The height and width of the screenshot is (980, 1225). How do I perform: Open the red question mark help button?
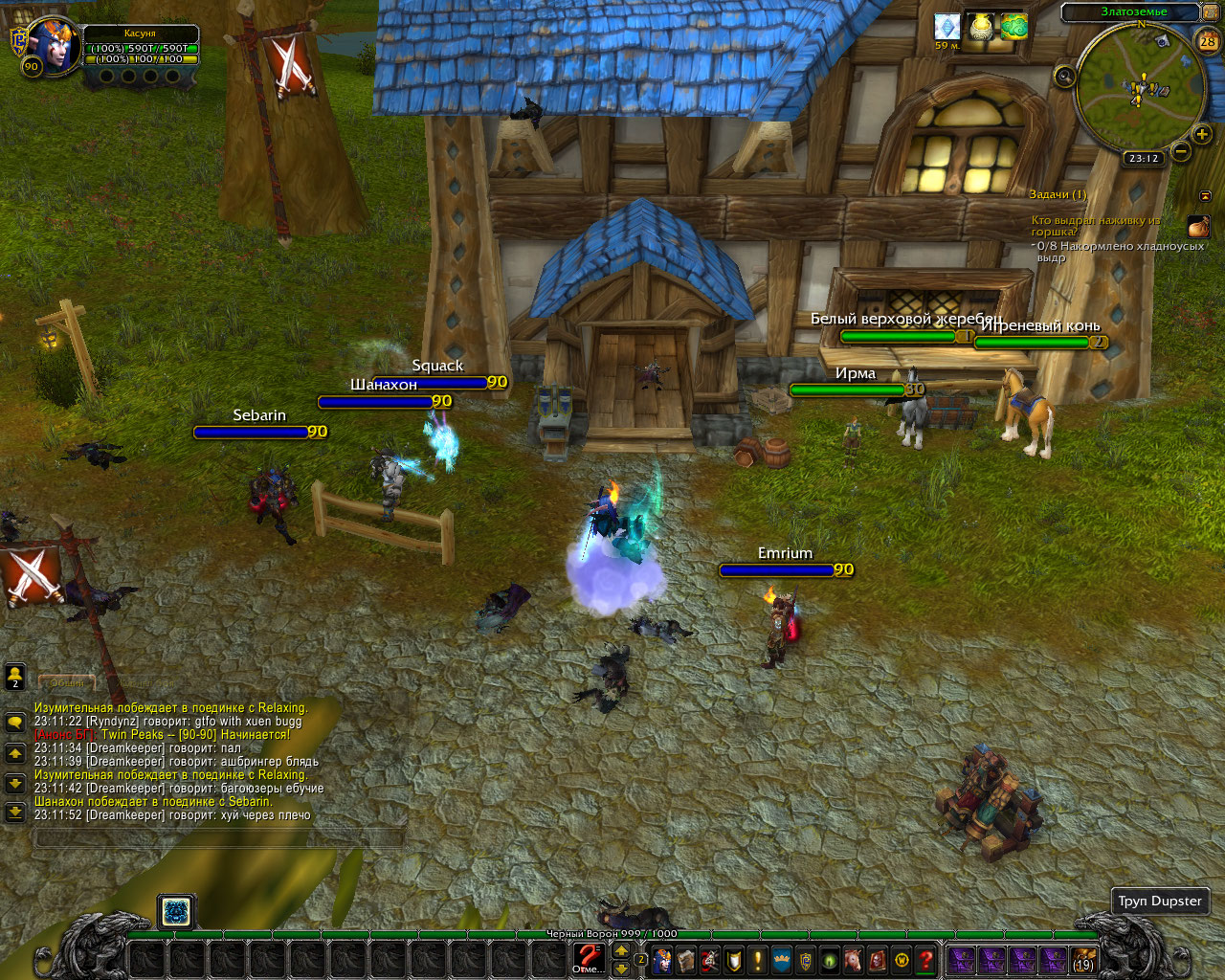click(925, 959)
